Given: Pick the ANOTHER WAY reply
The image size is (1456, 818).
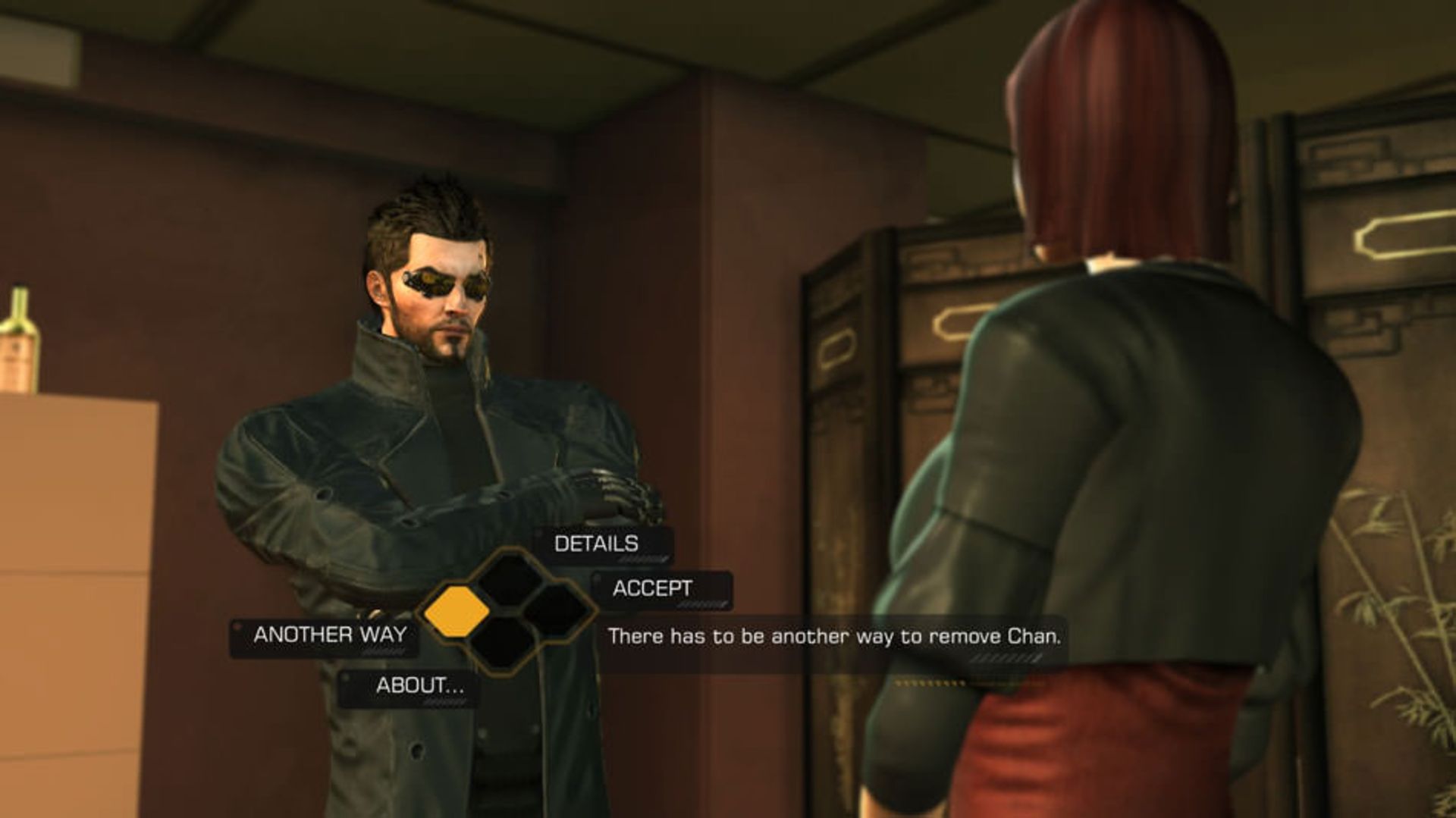Looking at the screenshot, I should (x=330, y=635).
